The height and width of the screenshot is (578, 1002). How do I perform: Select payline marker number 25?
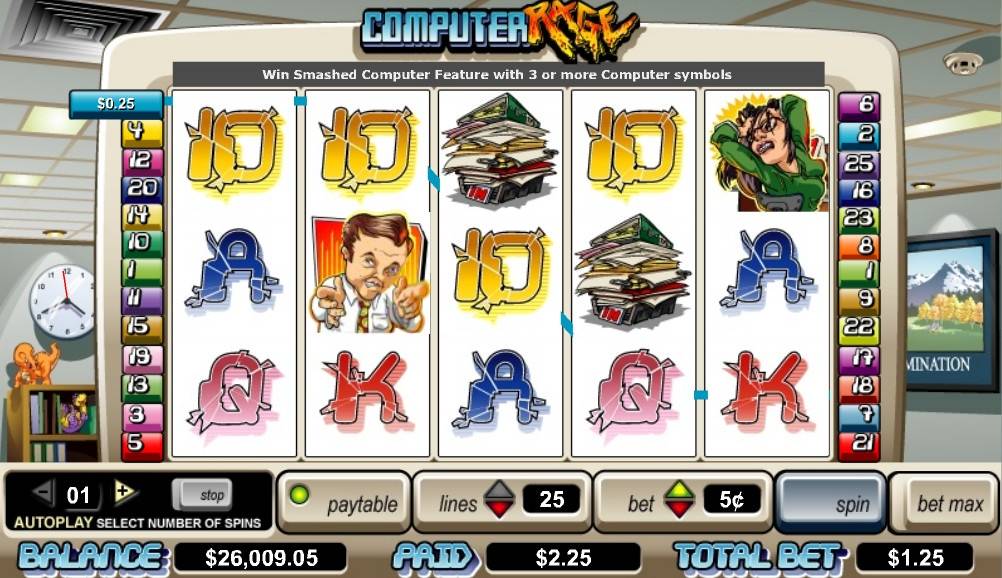(859, 163)
